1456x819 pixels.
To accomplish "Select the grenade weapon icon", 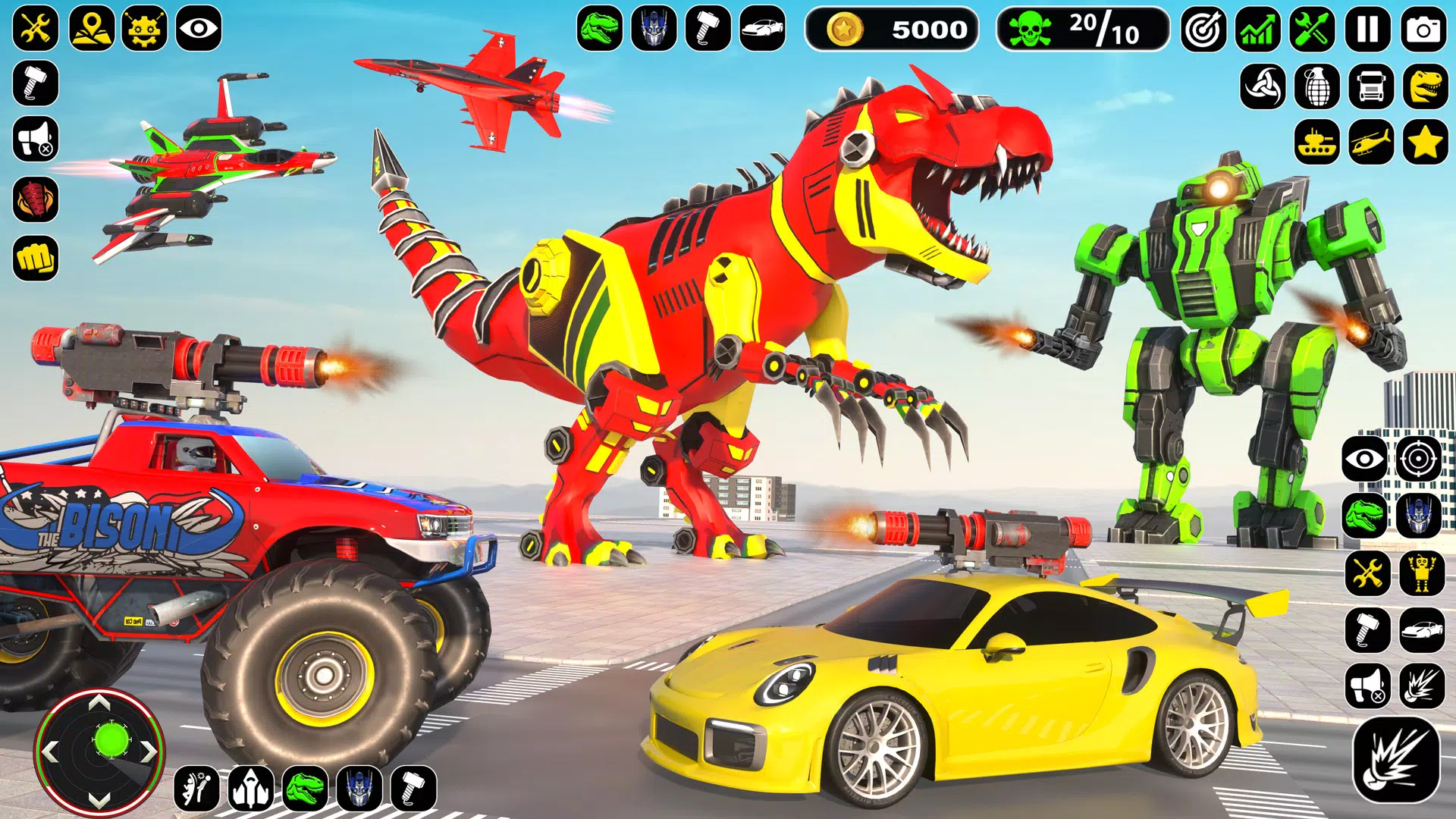I will [1317, 86].
